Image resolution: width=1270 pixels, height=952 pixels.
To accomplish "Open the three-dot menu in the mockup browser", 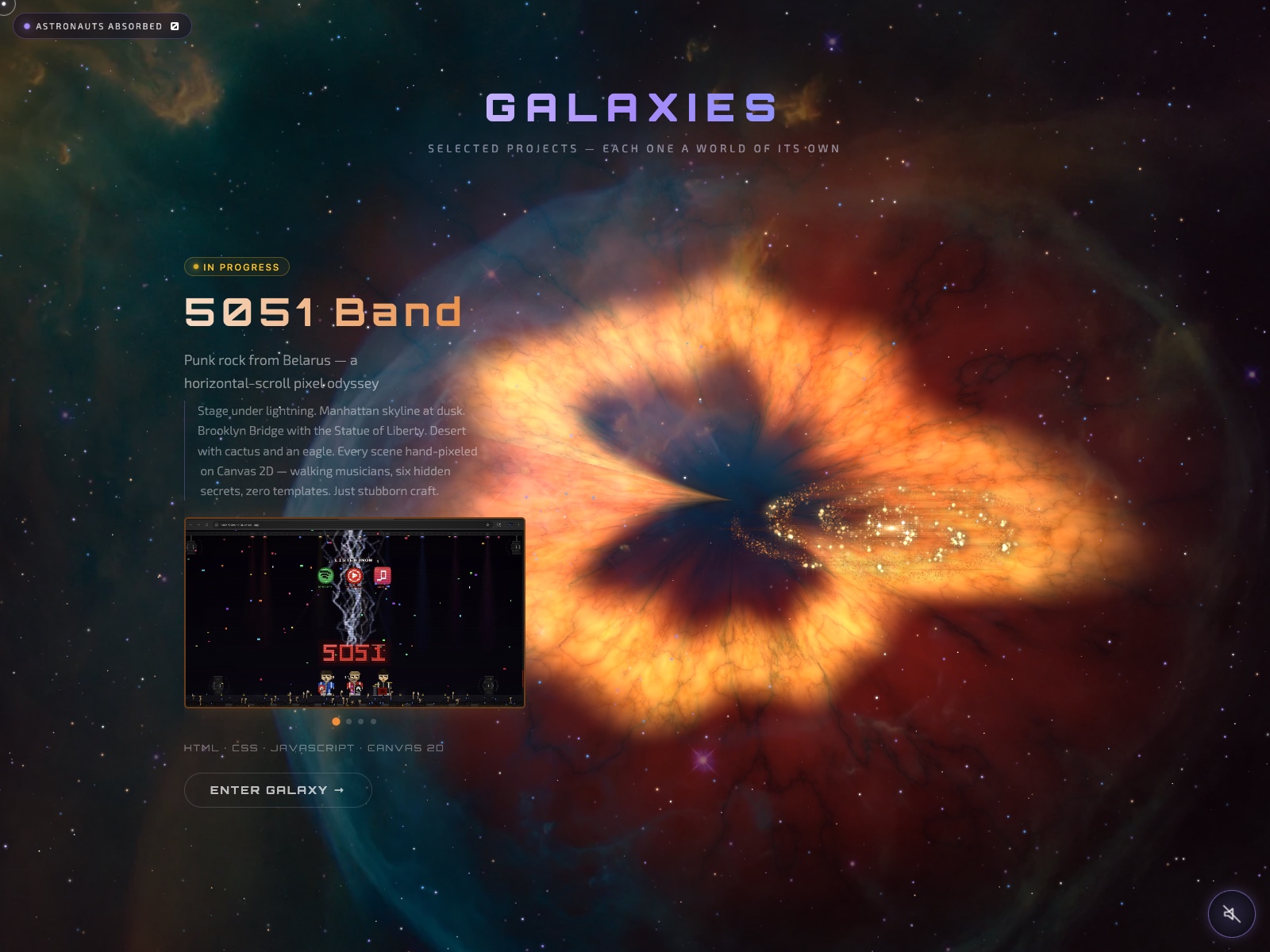I will [x=521, y=524].
